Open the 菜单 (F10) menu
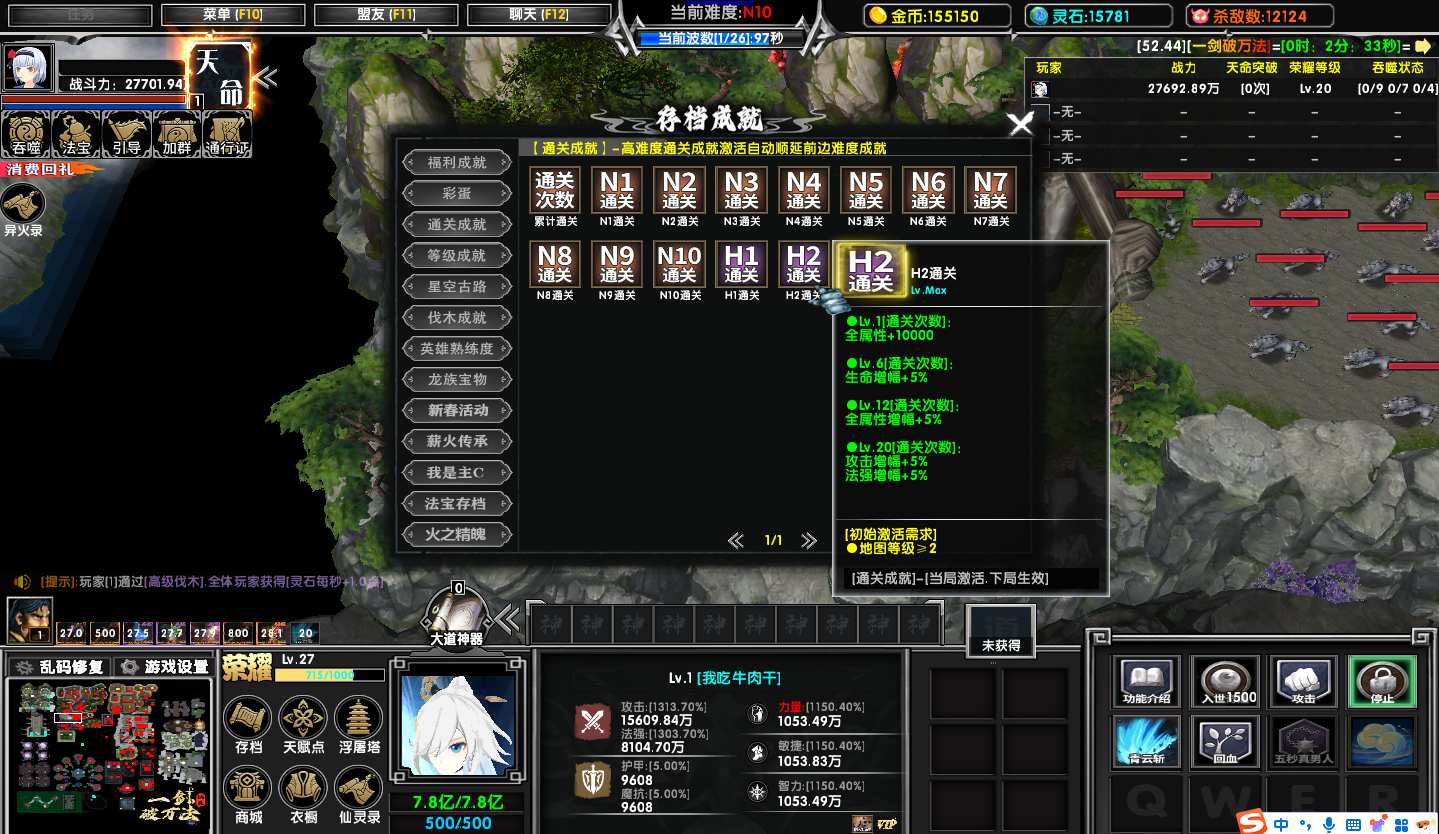The image size is (1439, 834). coord(232,15)
